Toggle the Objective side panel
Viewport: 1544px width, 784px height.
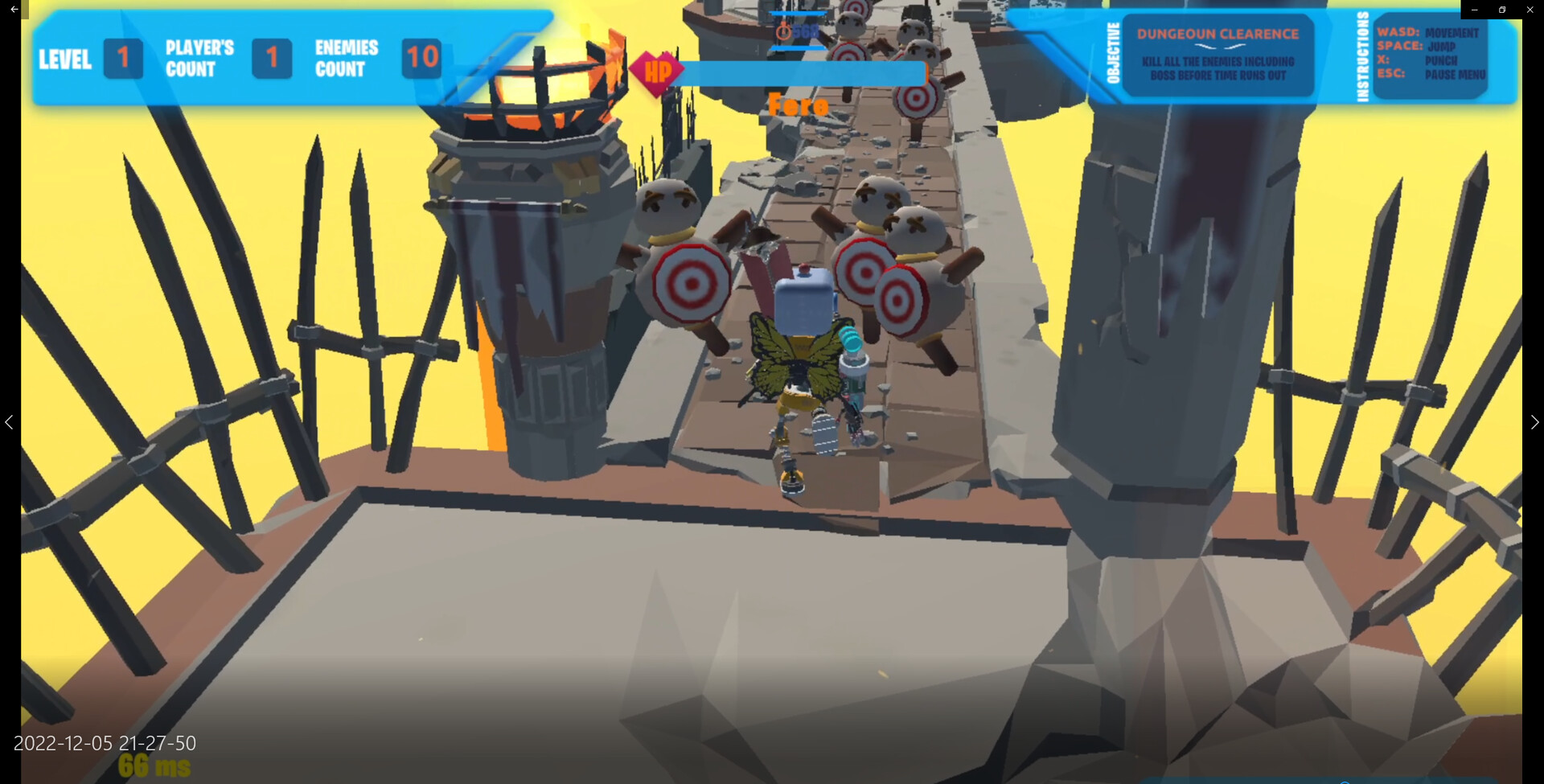[x=1218, y=56]
